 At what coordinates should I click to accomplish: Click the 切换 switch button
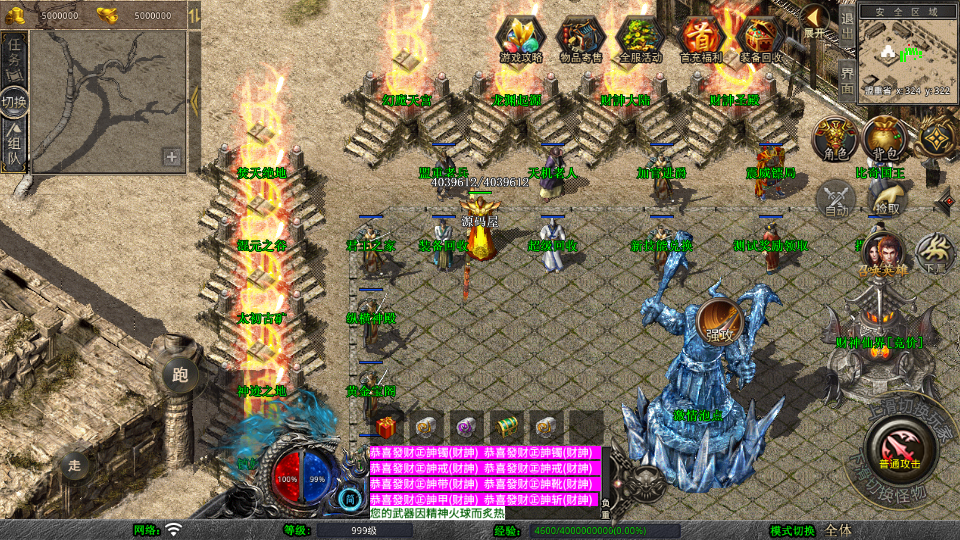tap(15, 102)
